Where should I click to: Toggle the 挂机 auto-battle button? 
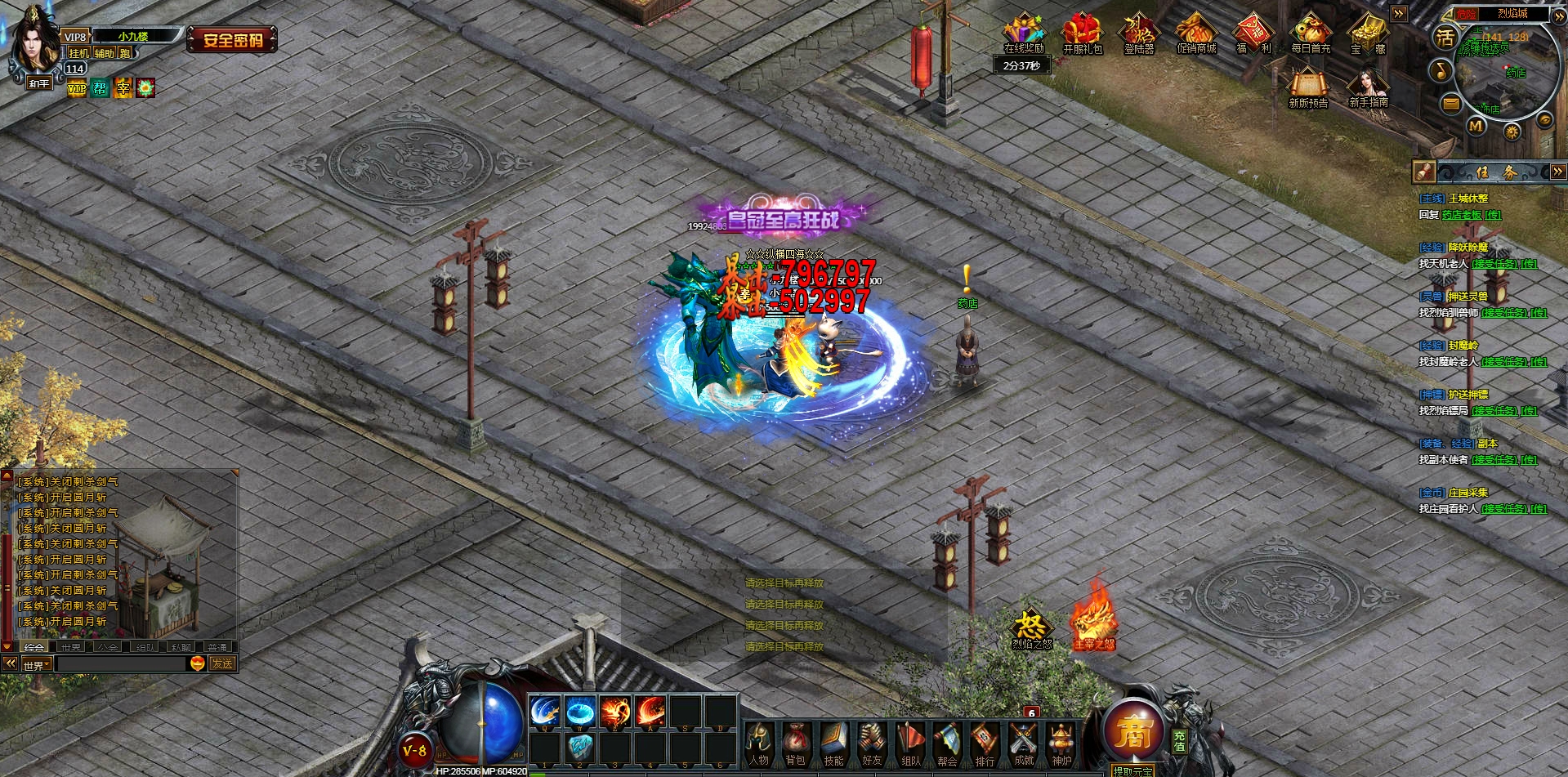(x=78, y=53)
